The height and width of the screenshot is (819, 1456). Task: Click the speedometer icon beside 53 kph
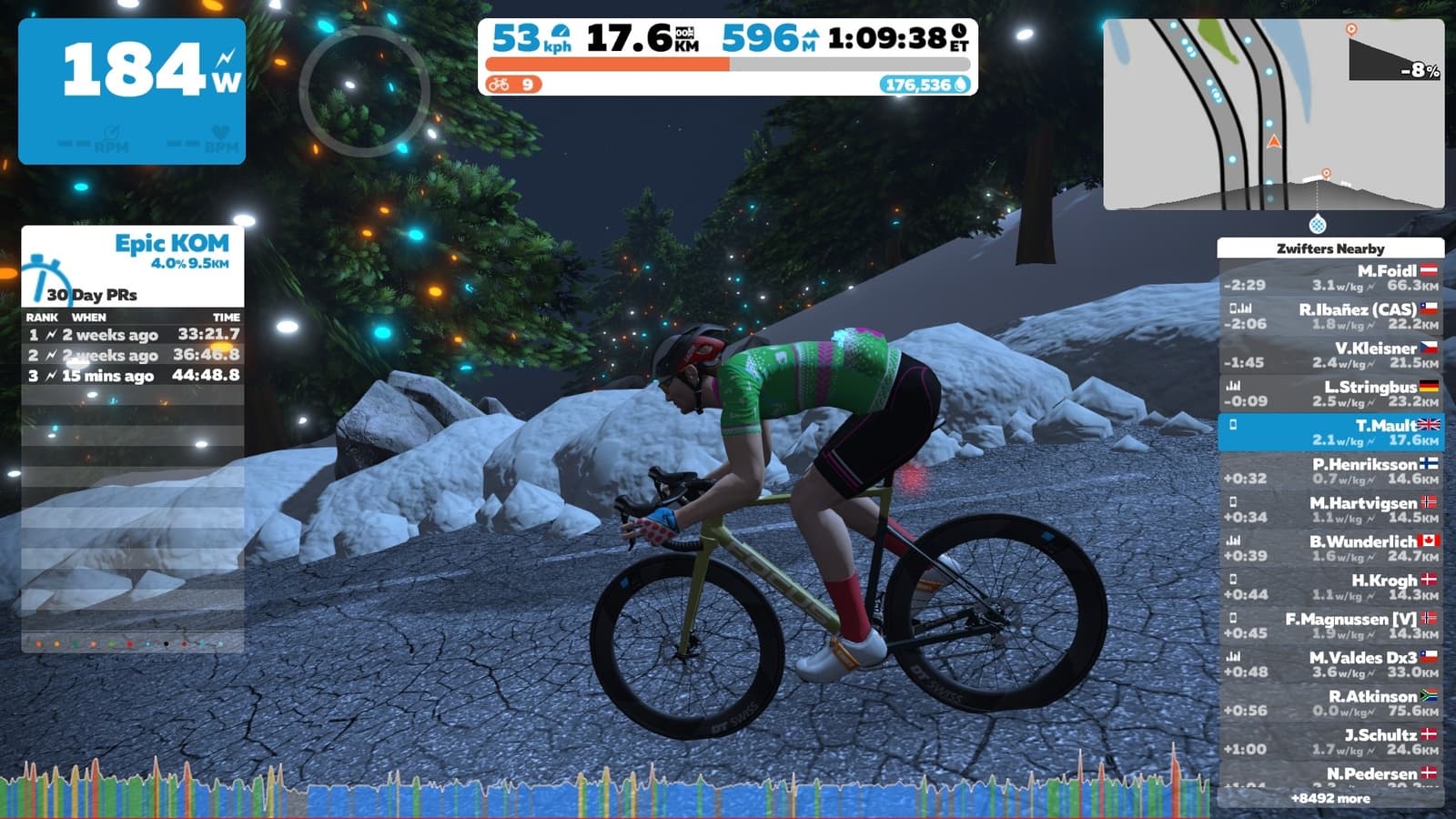[563, 34]
